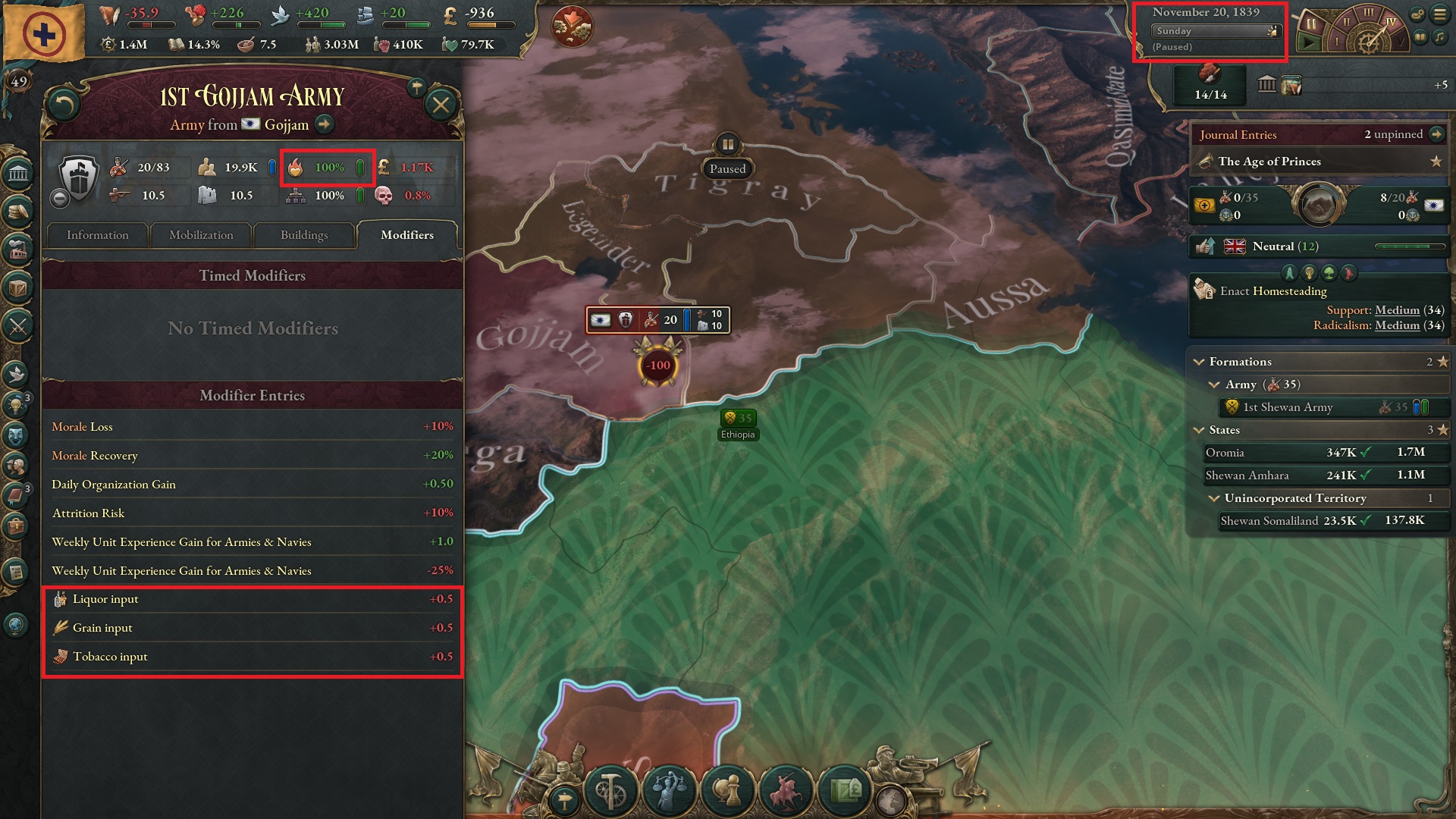Screen dimensions: 1456x819
Task: Collapse the Unincorporated Territory section
Action: tap(1213, 498)
